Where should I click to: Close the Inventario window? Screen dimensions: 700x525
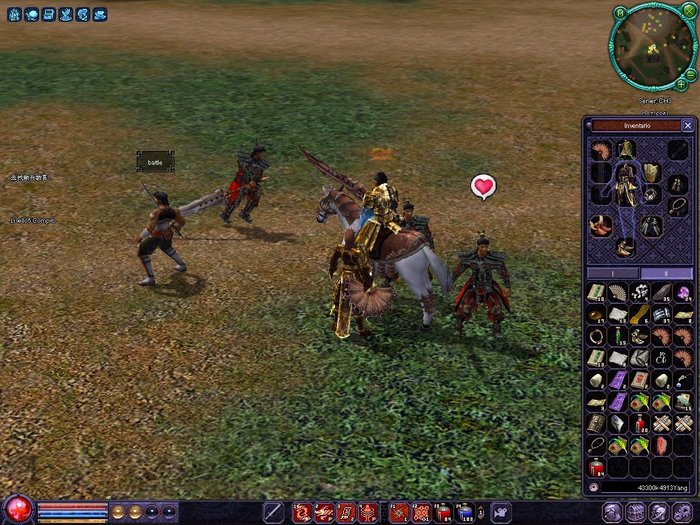687,126
